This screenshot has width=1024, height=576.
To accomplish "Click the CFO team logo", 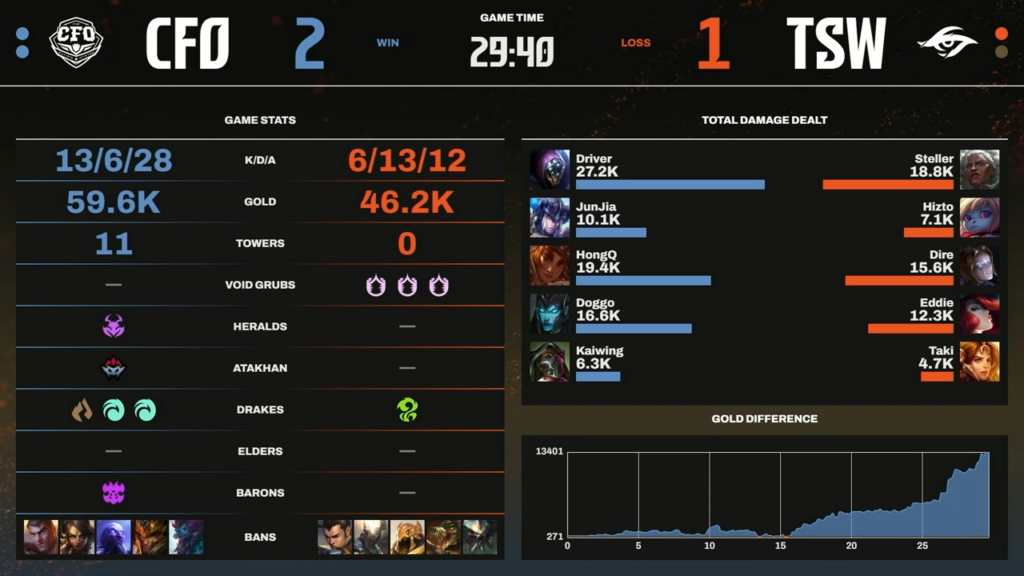I will coord(76,43).
